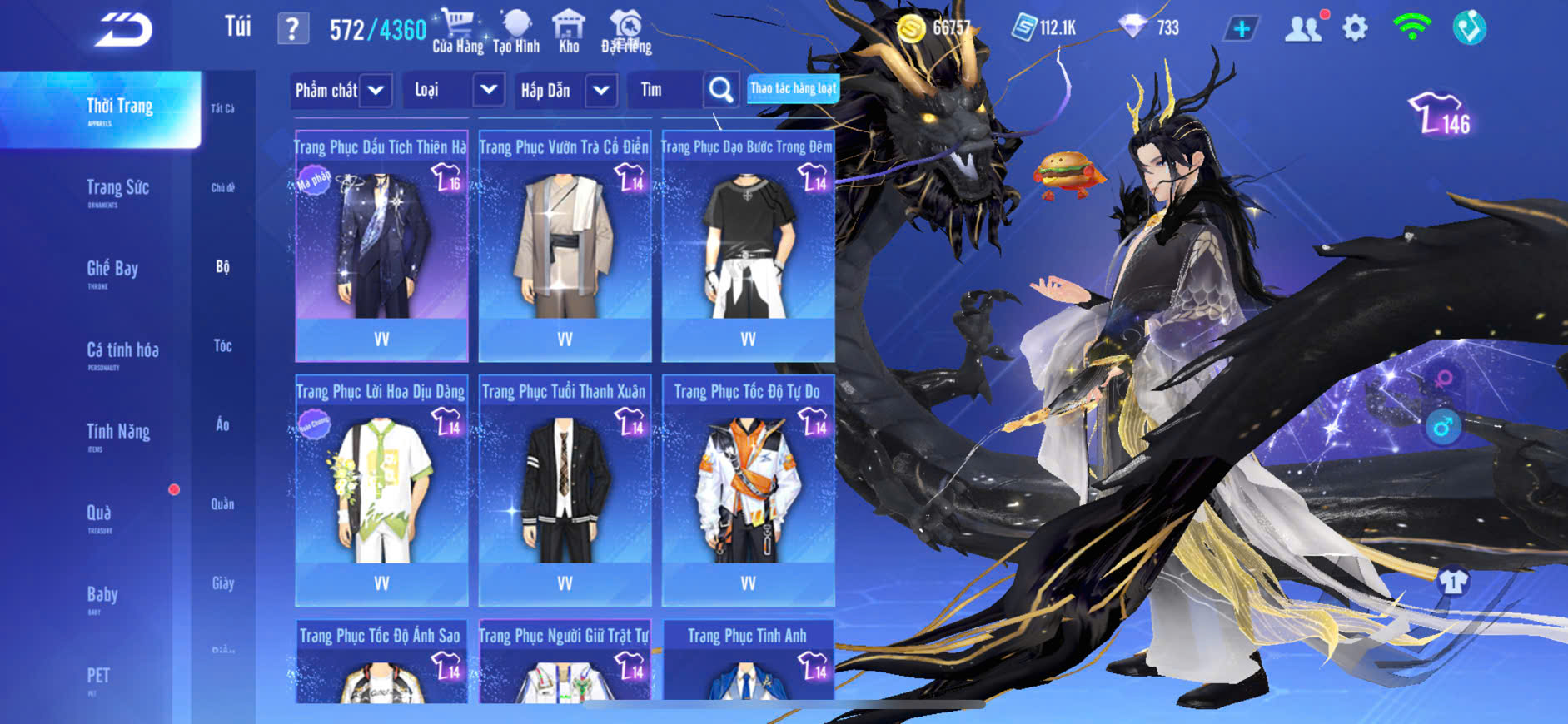Select Trang Phục Vườn Trà Cổ Điển outfit
Image resolution: width=1568 pixels, height=724 pixels.
point(565,245)
